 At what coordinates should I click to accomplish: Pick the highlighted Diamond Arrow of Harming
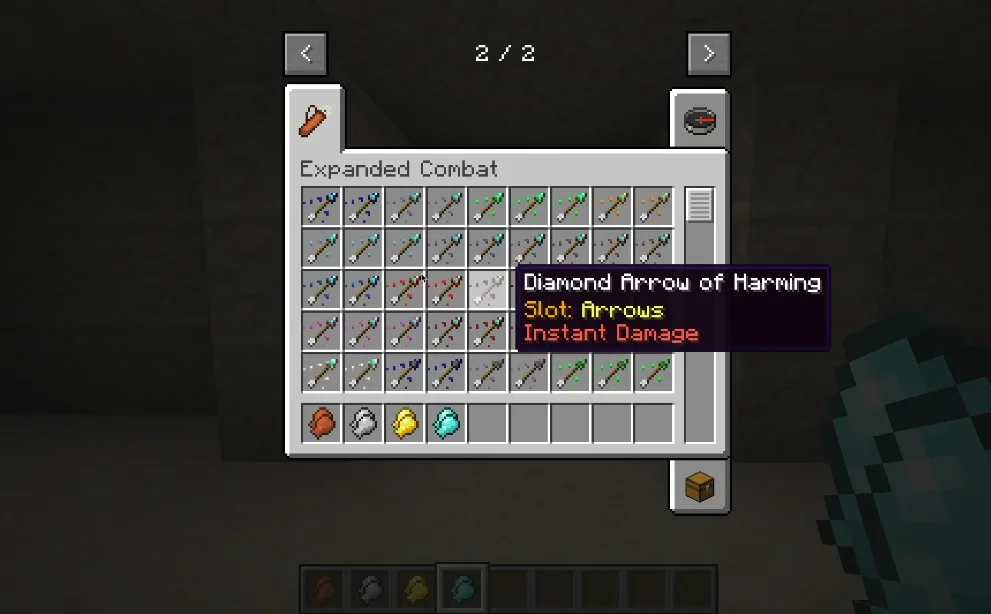pos(489,290)
